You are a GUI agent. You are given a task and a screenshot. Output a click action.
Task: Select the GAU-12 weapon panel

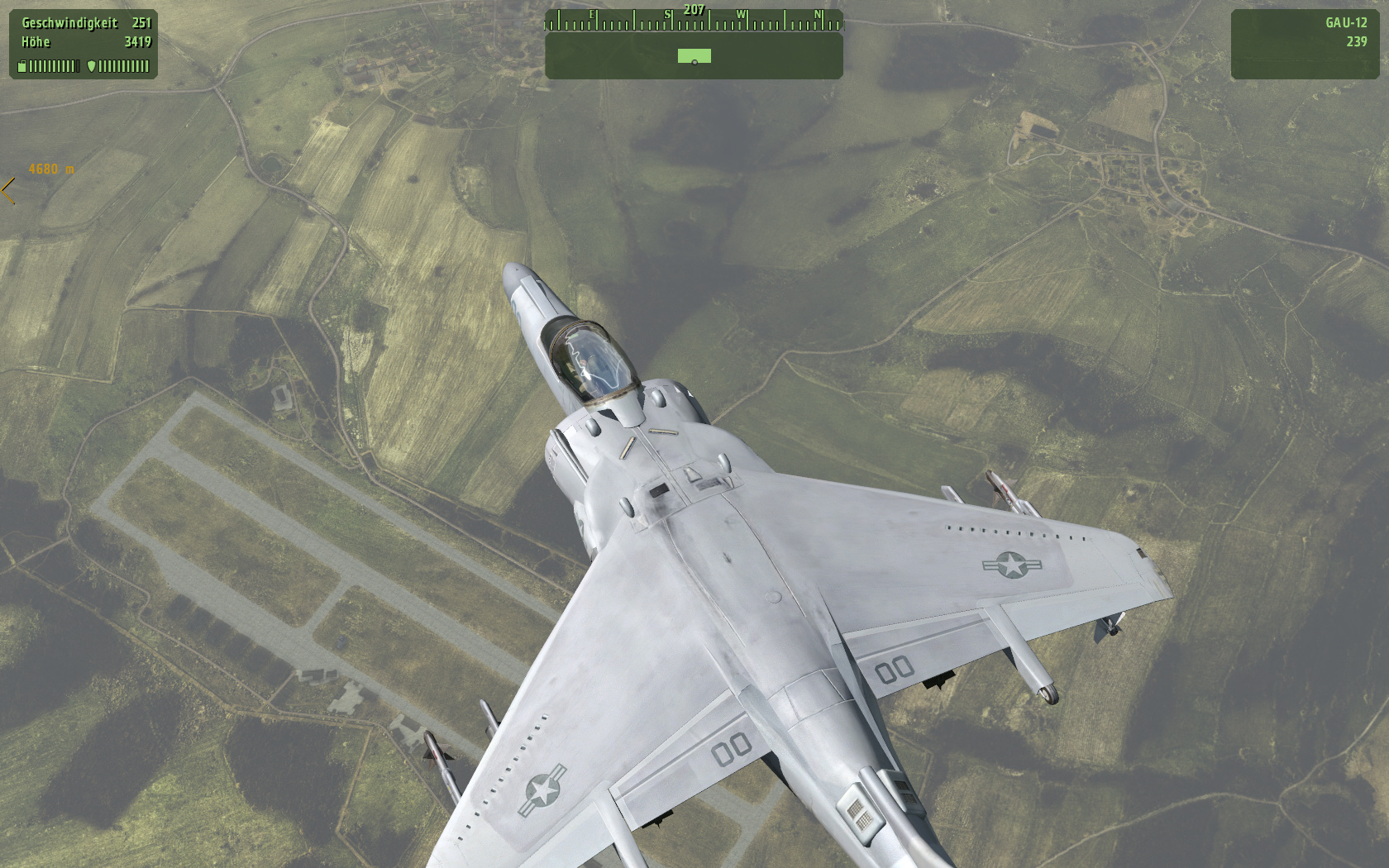1305,44
